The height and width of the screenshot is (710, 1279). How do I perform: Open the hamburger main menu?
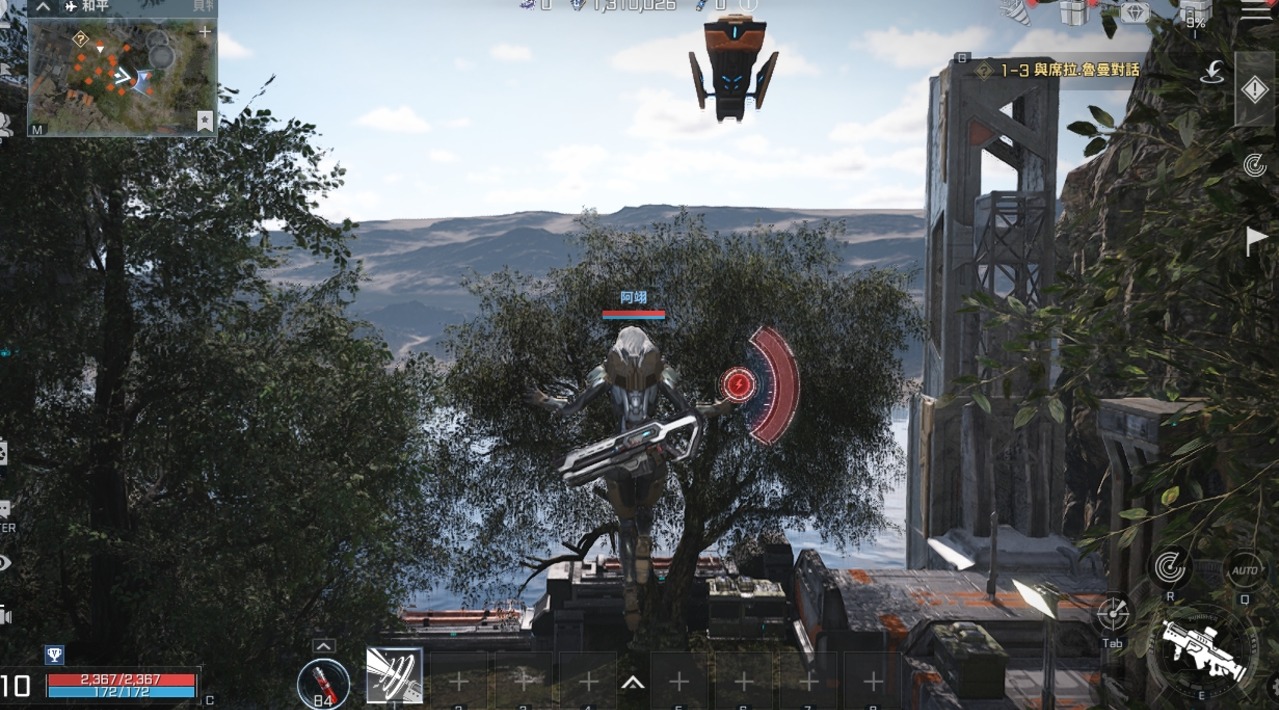click(x=1255, y=10)
